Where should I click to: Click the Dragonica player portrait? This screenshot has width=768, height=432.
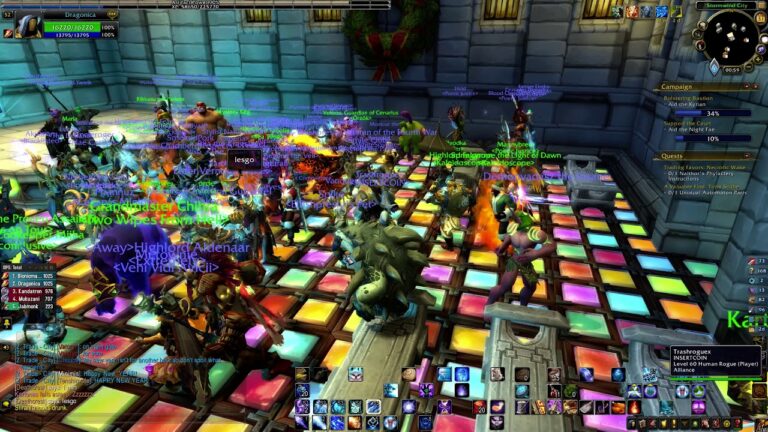point(28,26)
